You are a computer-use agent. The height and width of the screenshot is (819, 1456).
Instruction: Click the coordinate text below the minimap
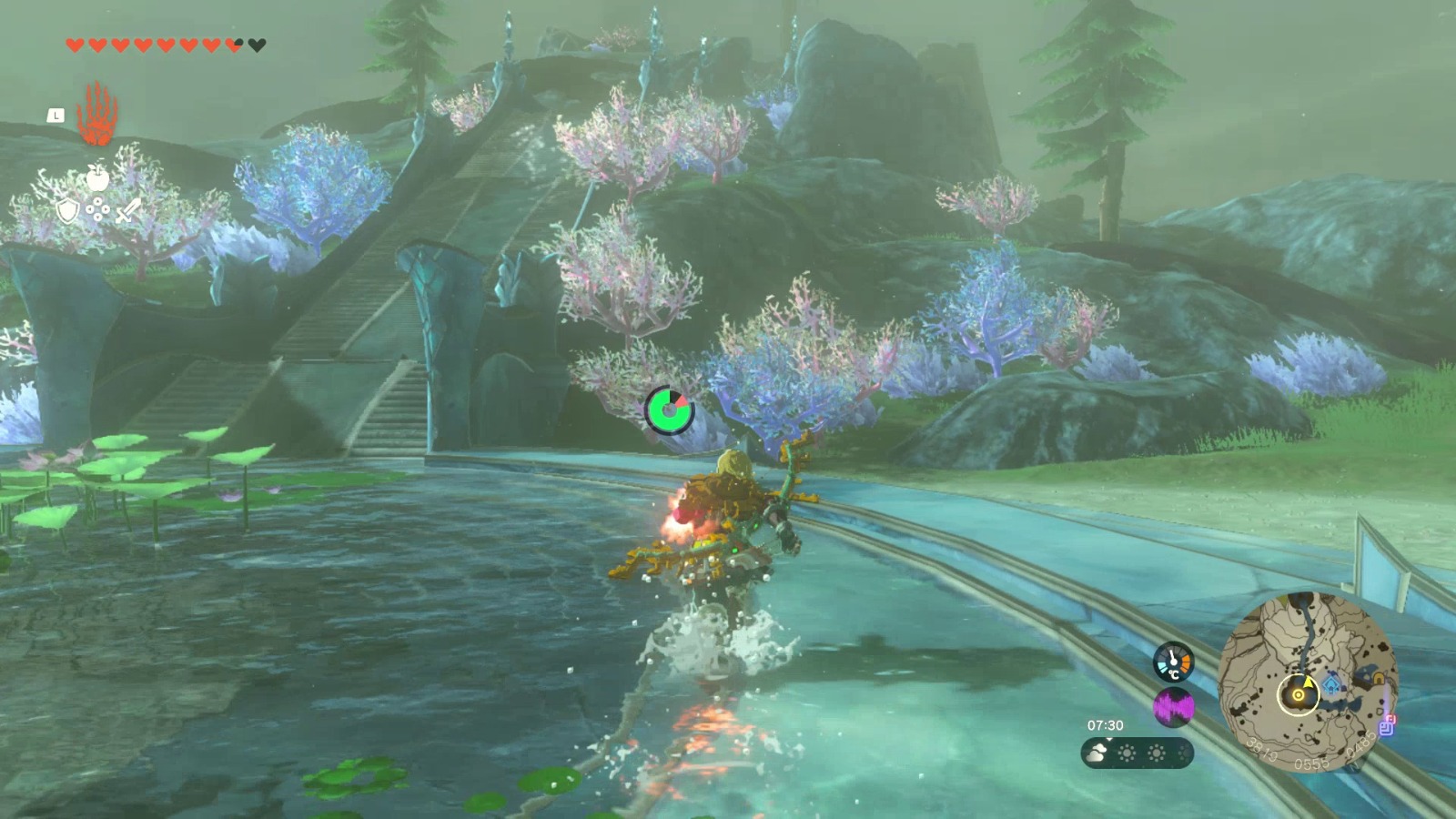(1313, 763)
